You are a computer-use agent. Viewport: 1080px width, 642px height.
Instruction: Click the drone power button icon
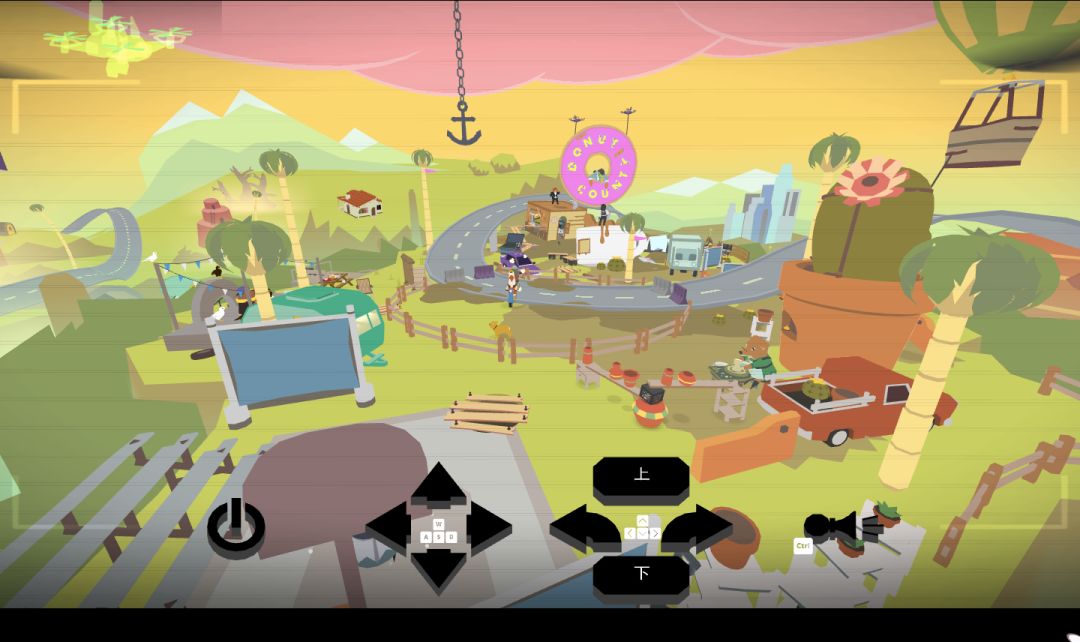236,526
